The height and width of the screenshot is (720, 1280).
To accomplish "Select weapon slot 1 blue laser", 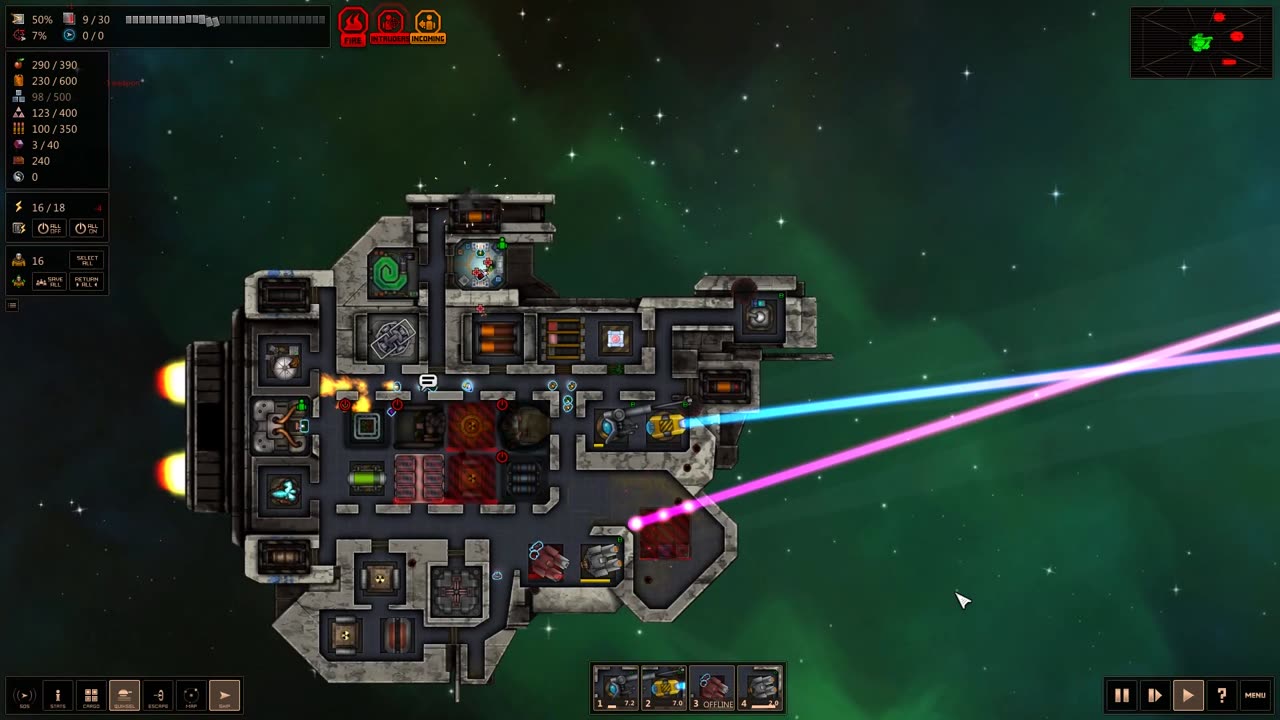I will [616, 688].
